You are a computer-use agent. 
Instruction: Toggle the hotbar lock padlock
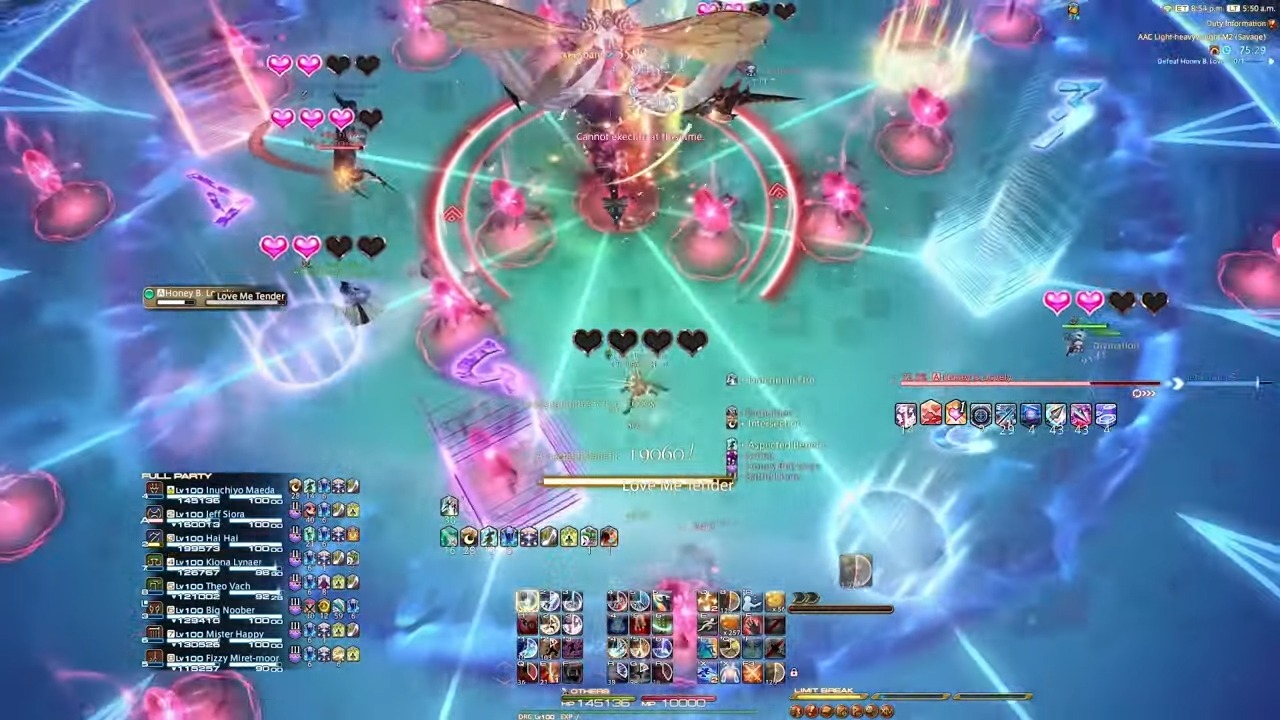(x=794, y=672)
